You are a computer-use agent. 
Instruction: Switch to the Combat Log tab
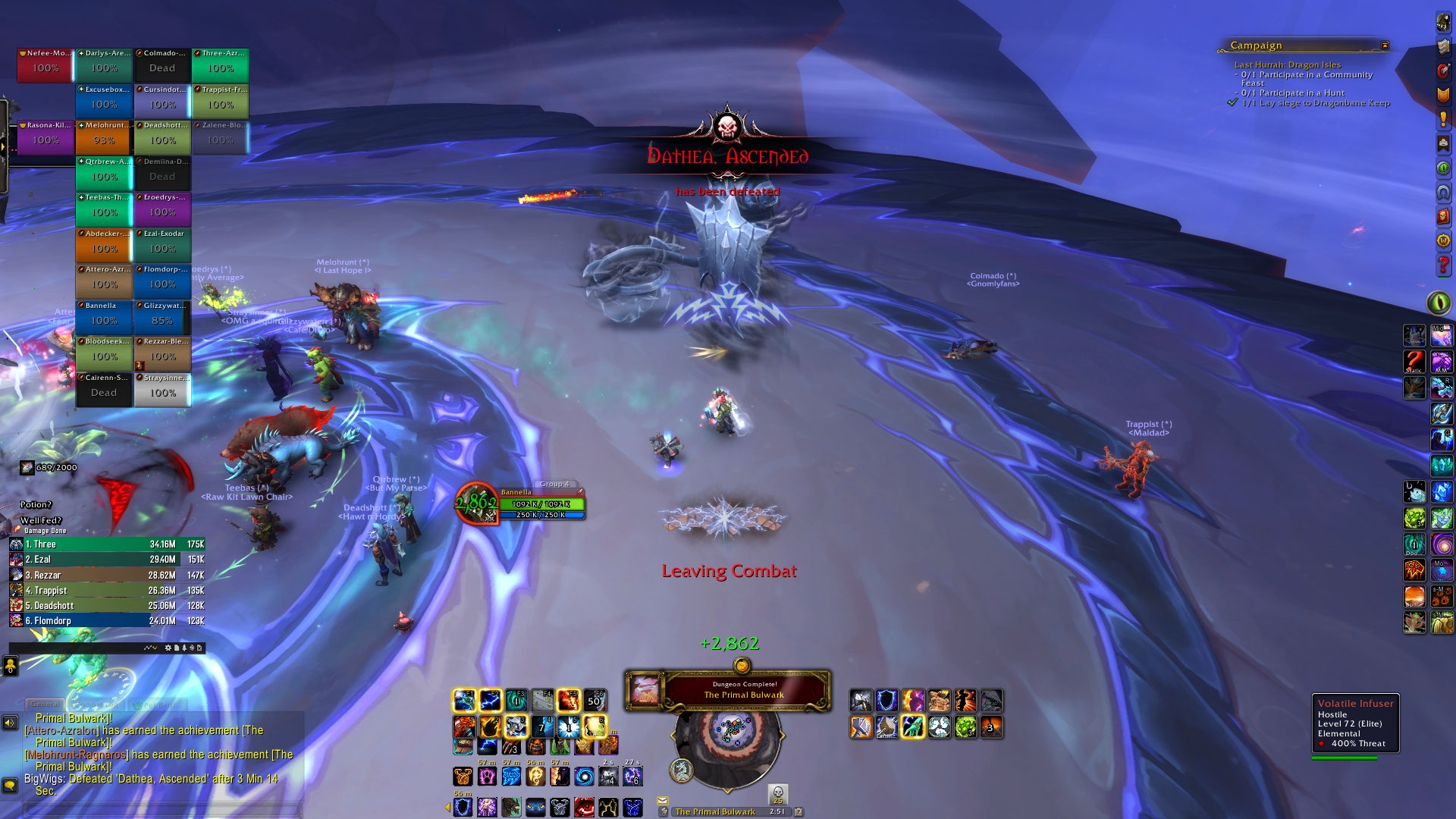tap(96, 704)
